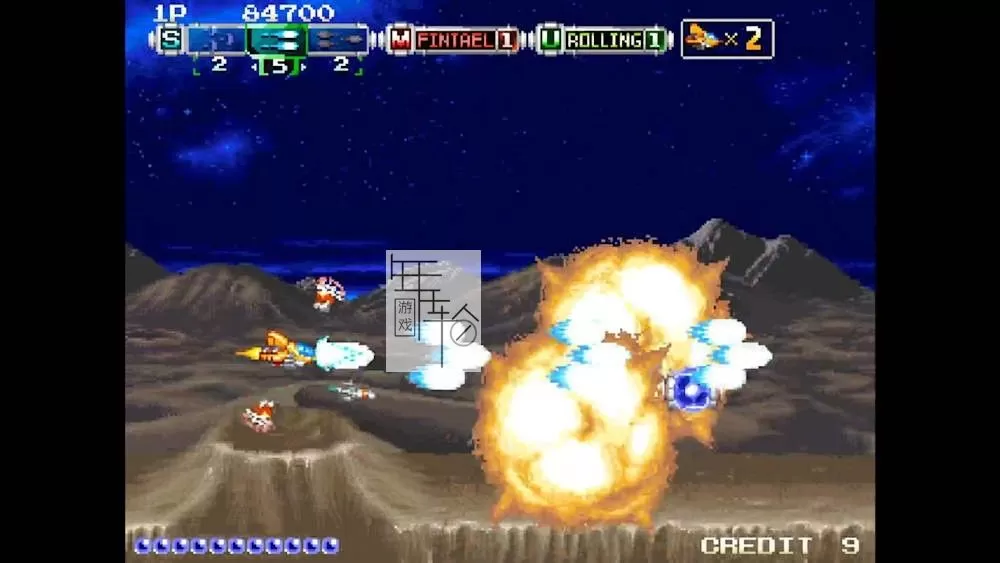Choose the left blue shot weapon slot
Viewport: 1000px width, 563px height.
(x=217, y=39)
